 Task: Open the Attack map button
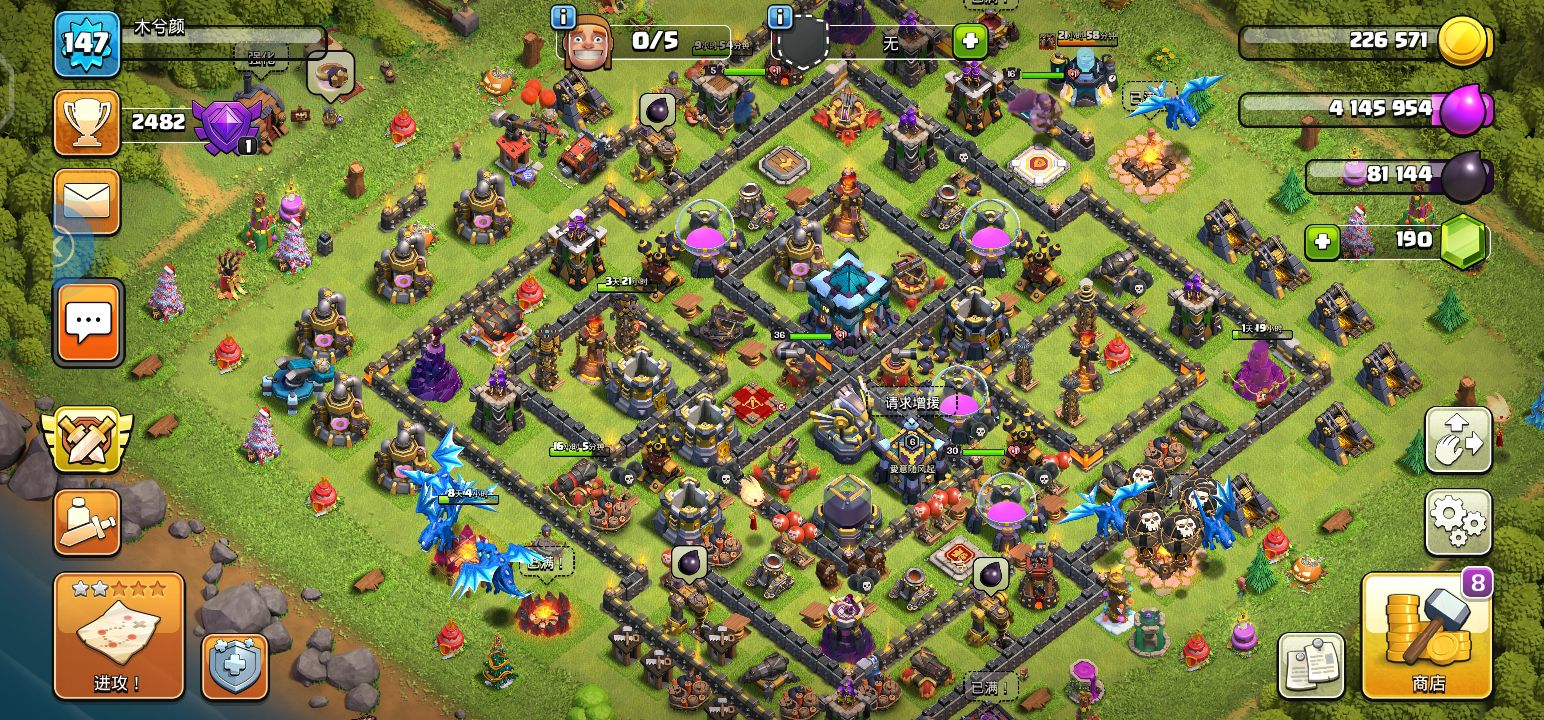118,635
